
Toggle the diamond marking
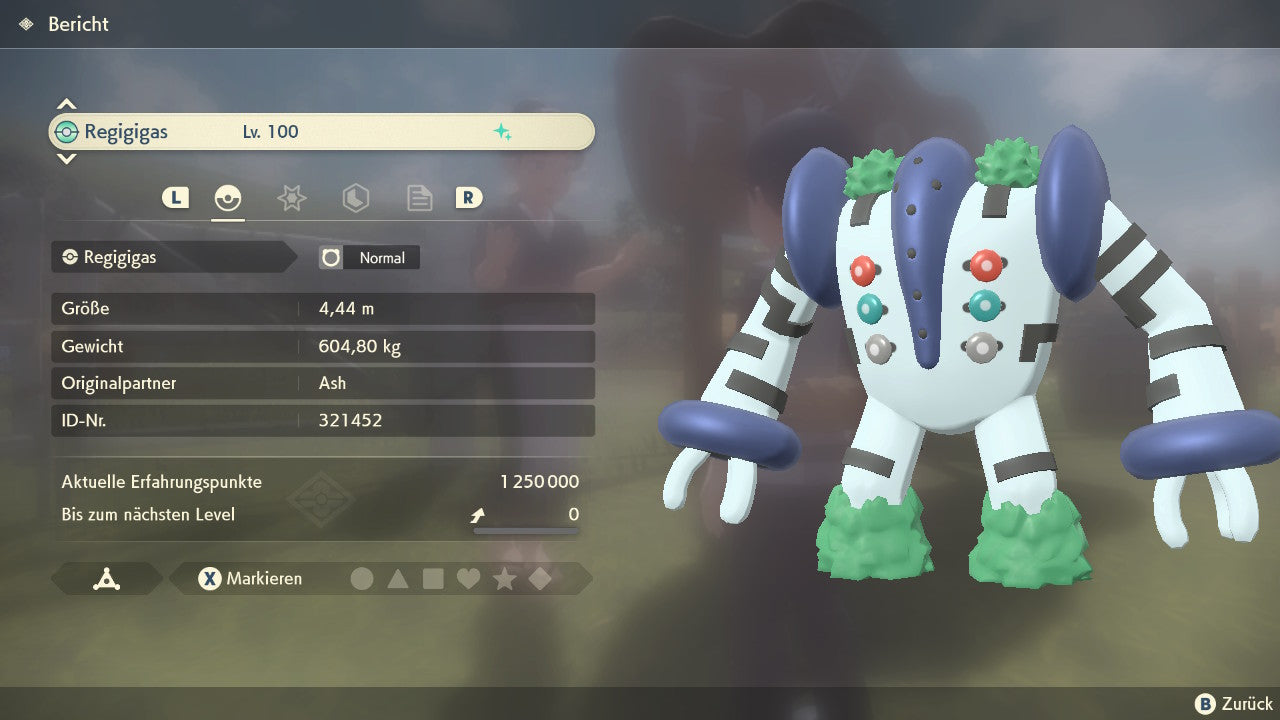[540, 579]
